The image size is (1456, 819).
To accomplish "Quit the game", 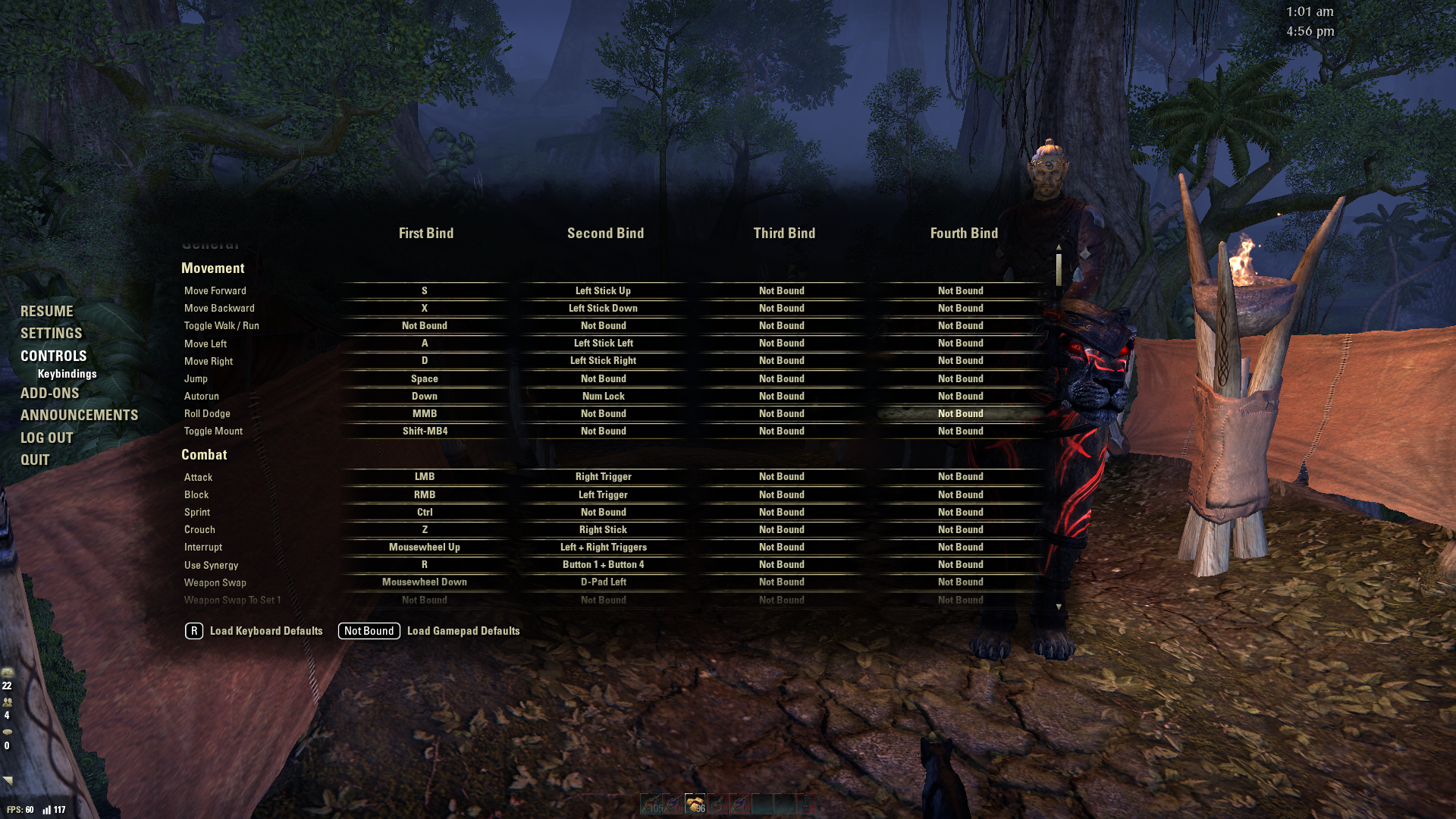I will tap(35, 460).
